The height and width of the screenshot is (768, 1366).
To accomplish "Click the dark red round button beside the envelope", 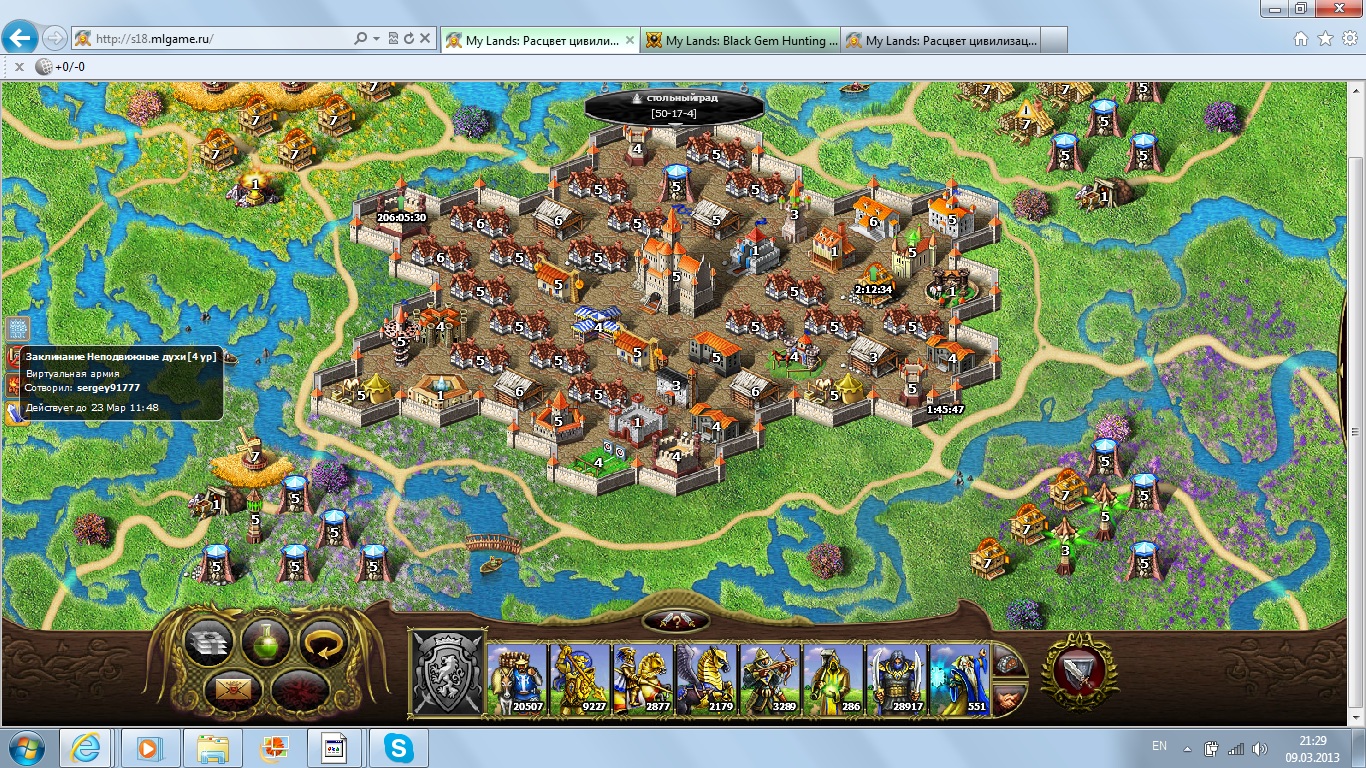I will click(296, 689).
